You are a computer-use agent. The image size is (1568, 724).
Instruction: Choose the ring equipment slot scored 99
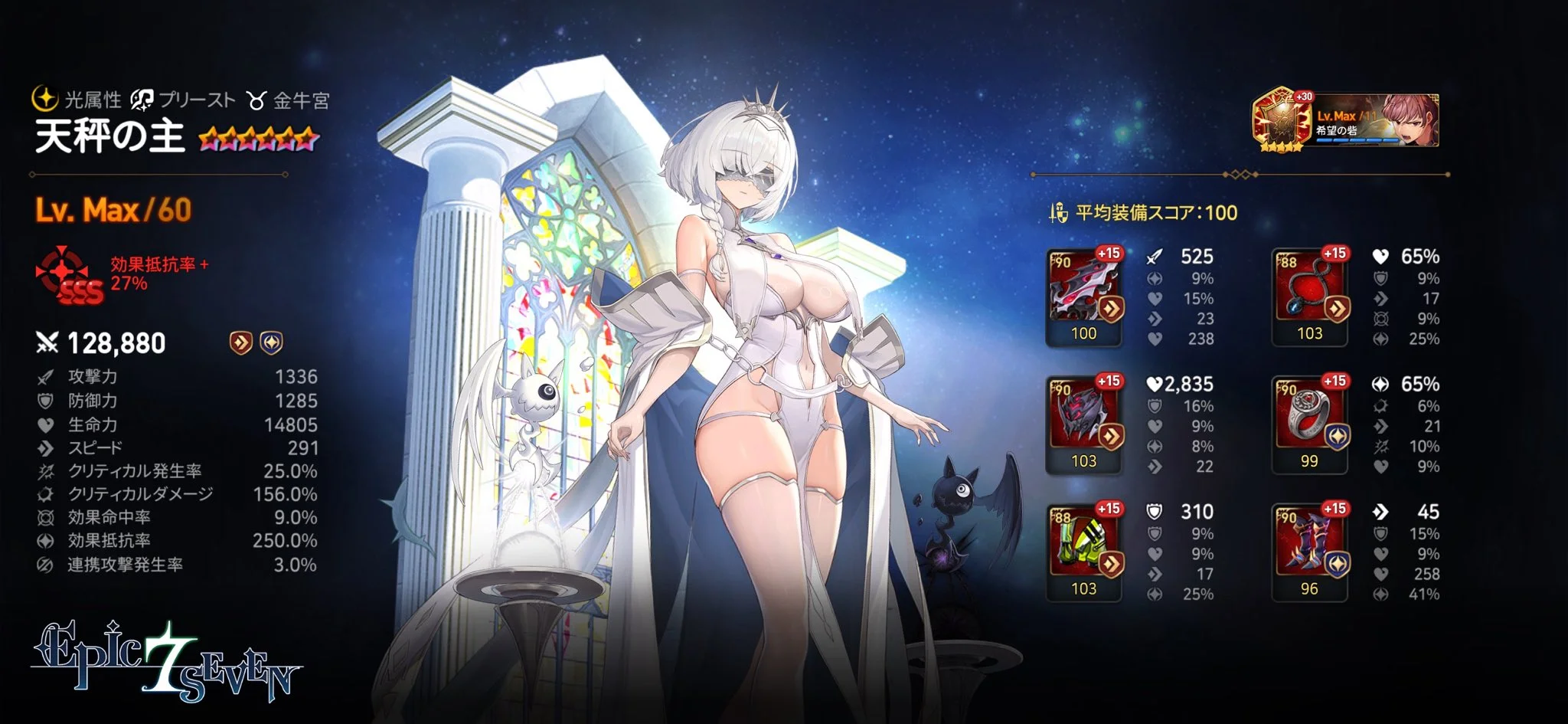click(x=1309, y=423)
